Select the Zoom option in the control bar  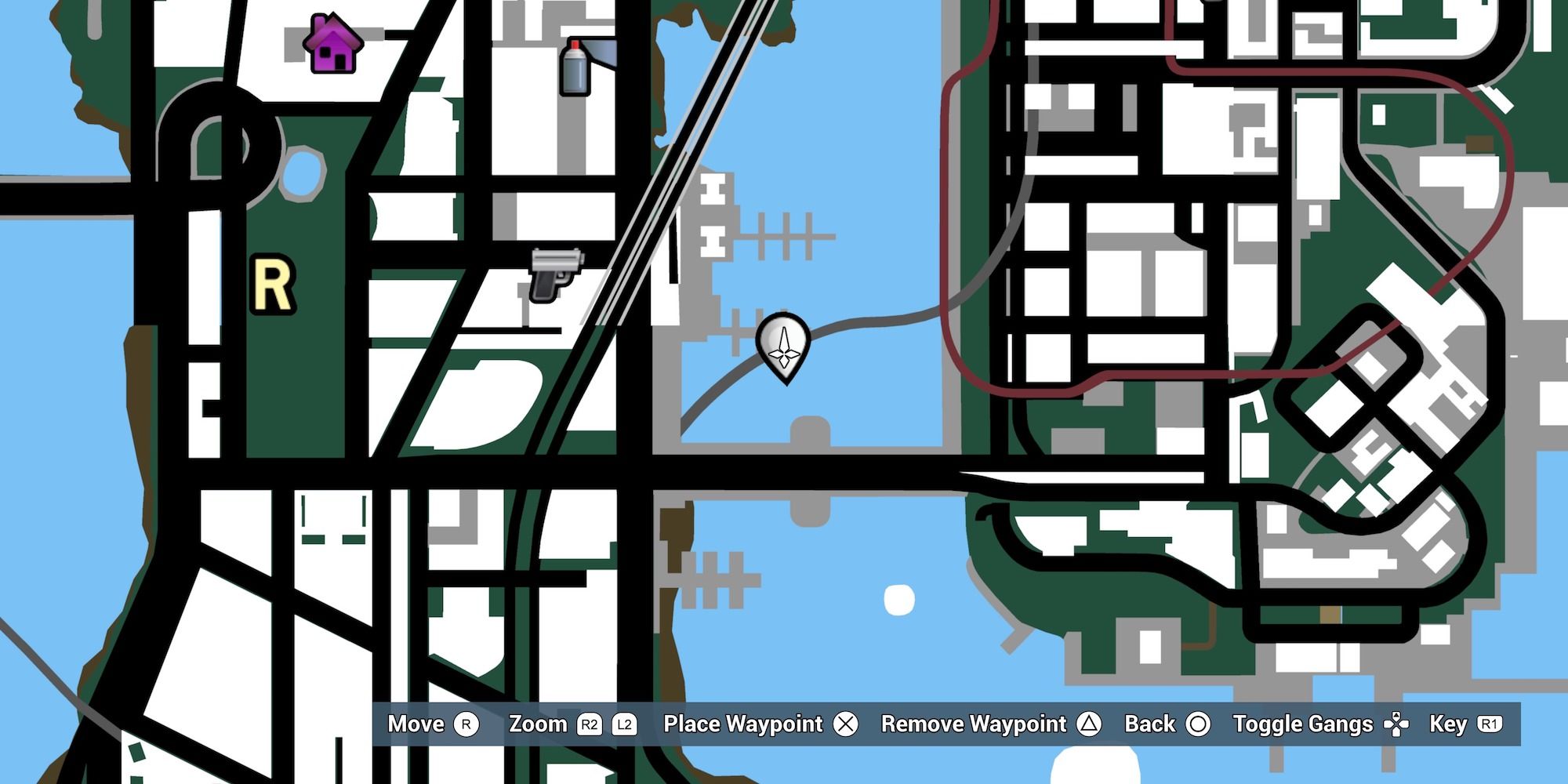pos(539,724)
